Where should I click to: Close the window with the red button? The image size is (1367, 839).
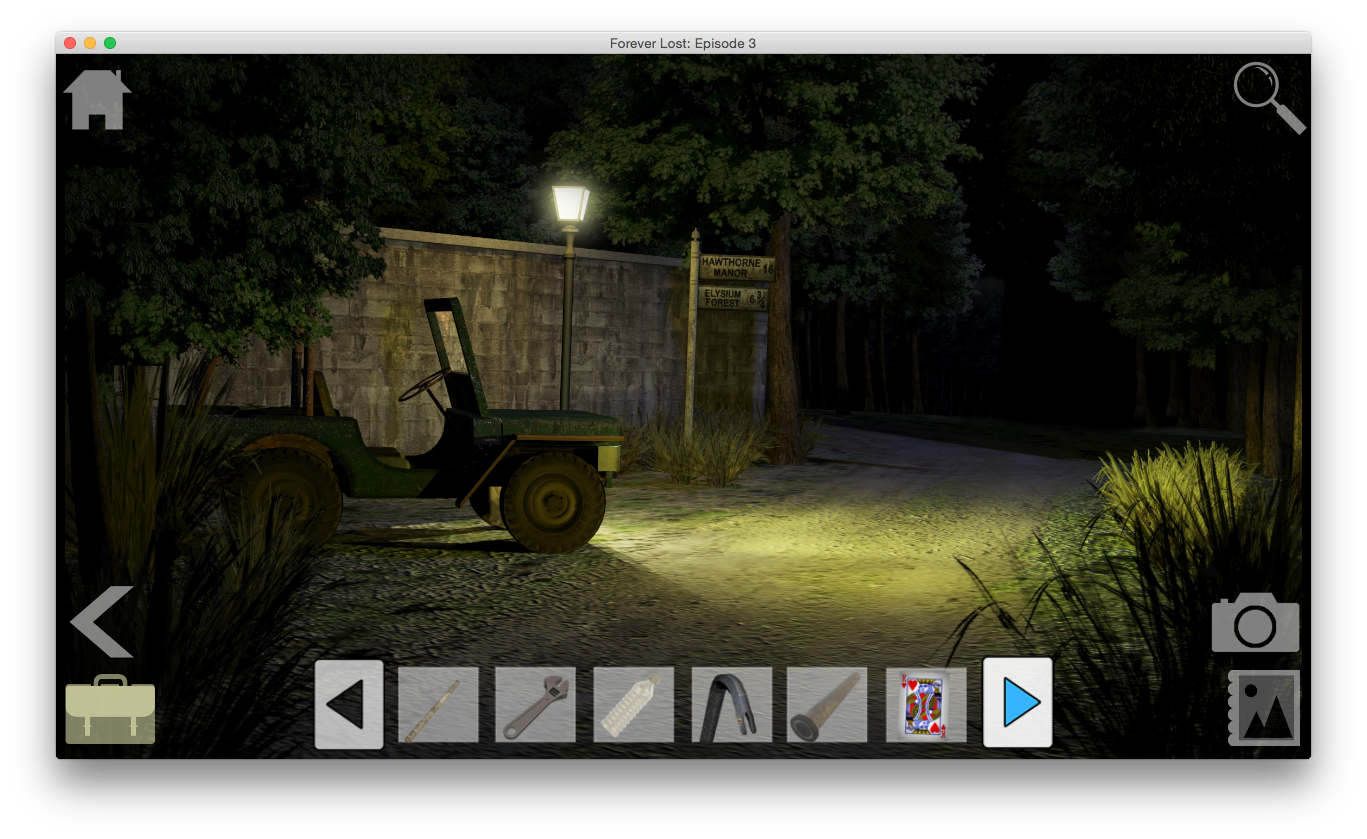(70, 43)
